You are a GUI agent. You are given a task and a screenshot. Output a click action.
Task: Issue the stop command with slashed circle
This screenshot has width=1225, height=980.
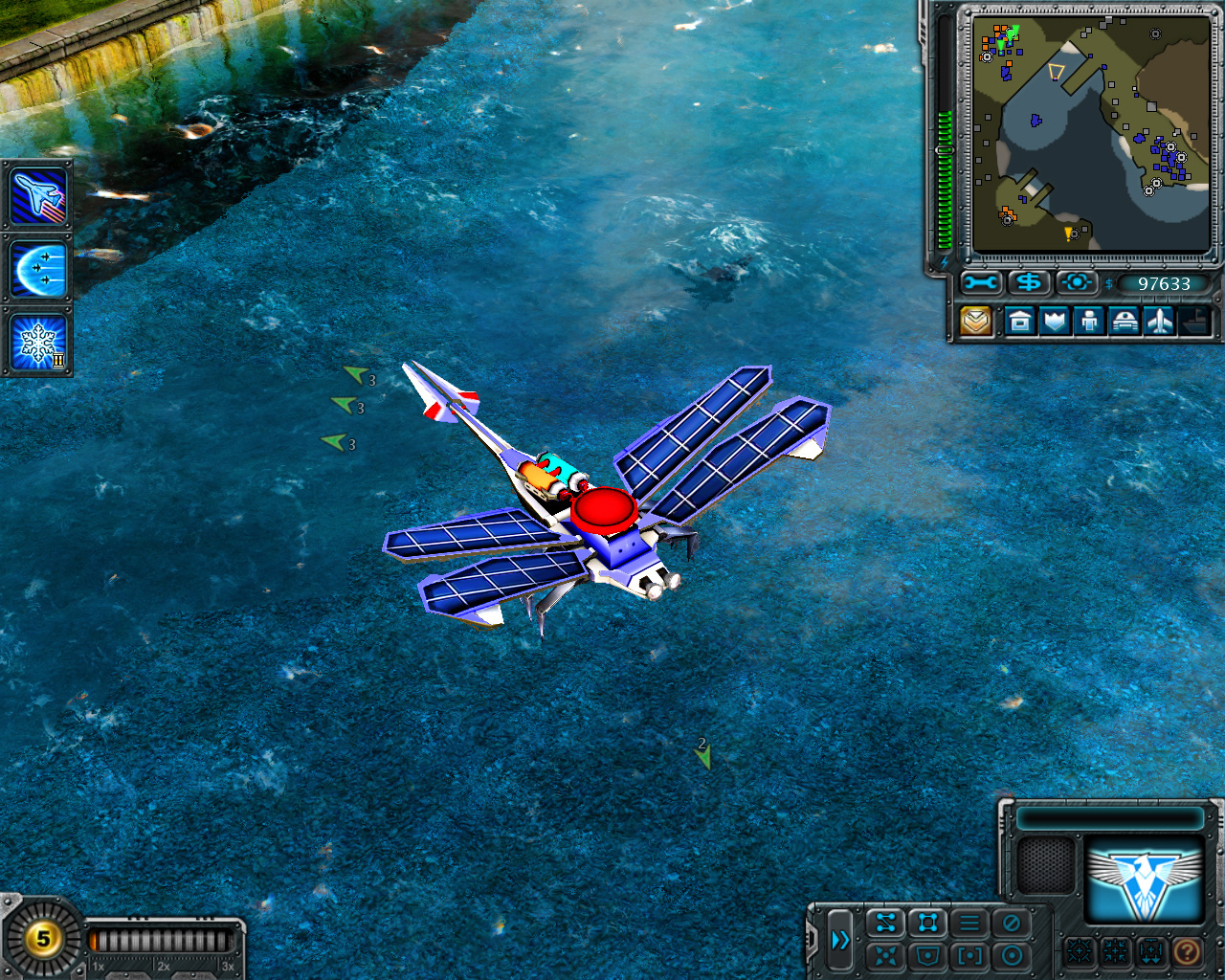click(x=1012, y=924)
